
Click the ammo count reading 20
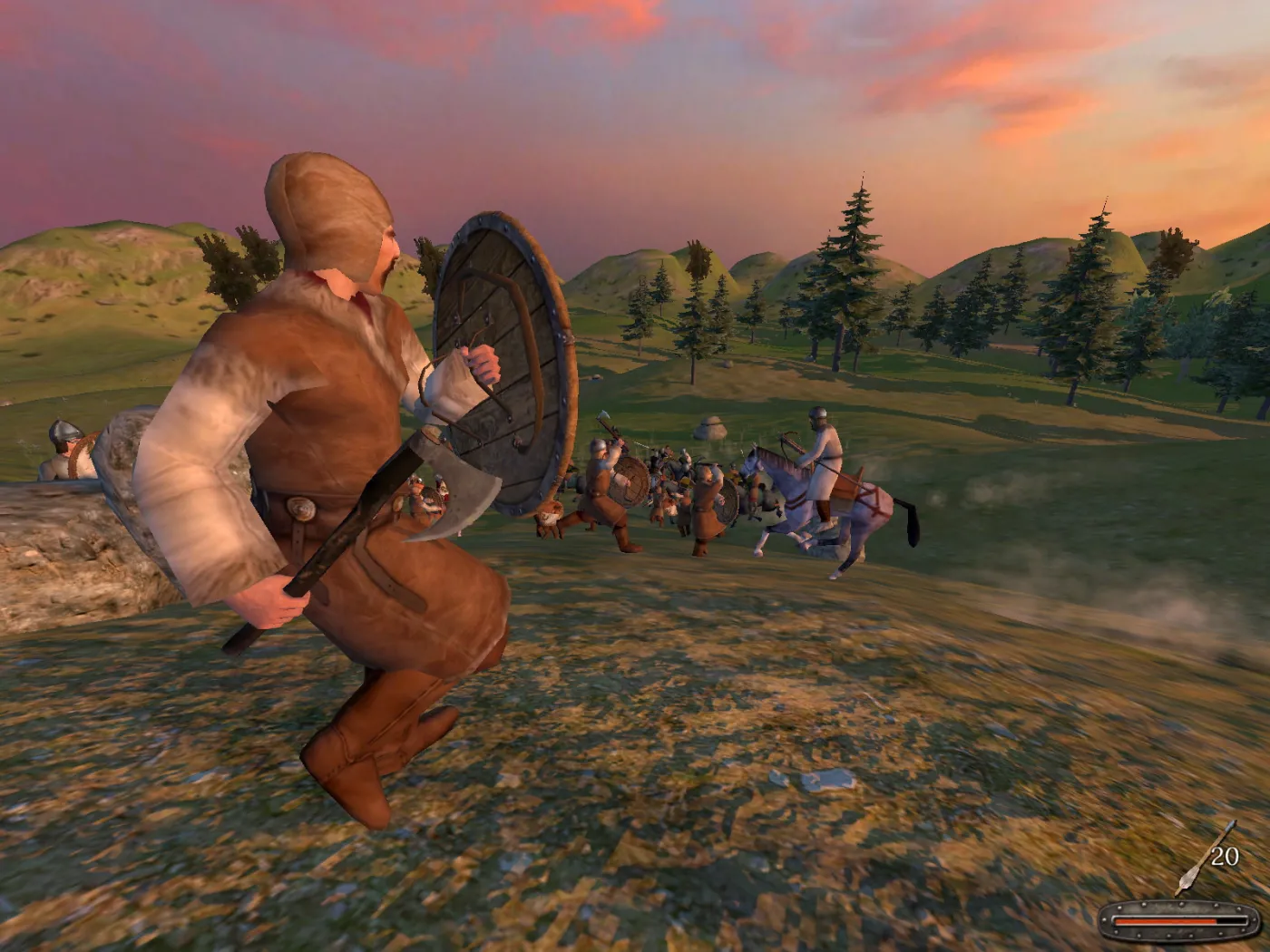click(x=1226, y=855)
